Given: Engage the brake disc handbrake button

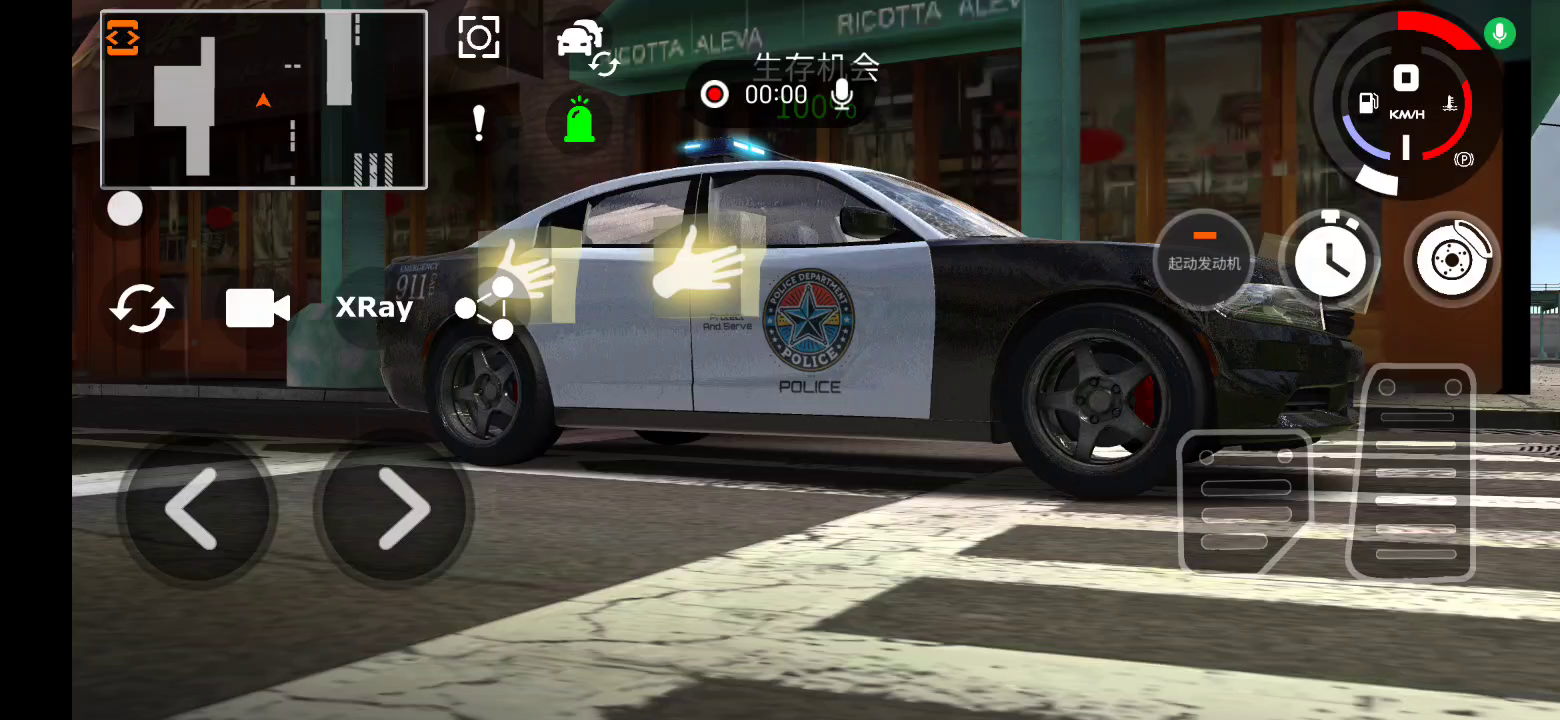Looking at the screenshot, I should tap(1451, 259).
